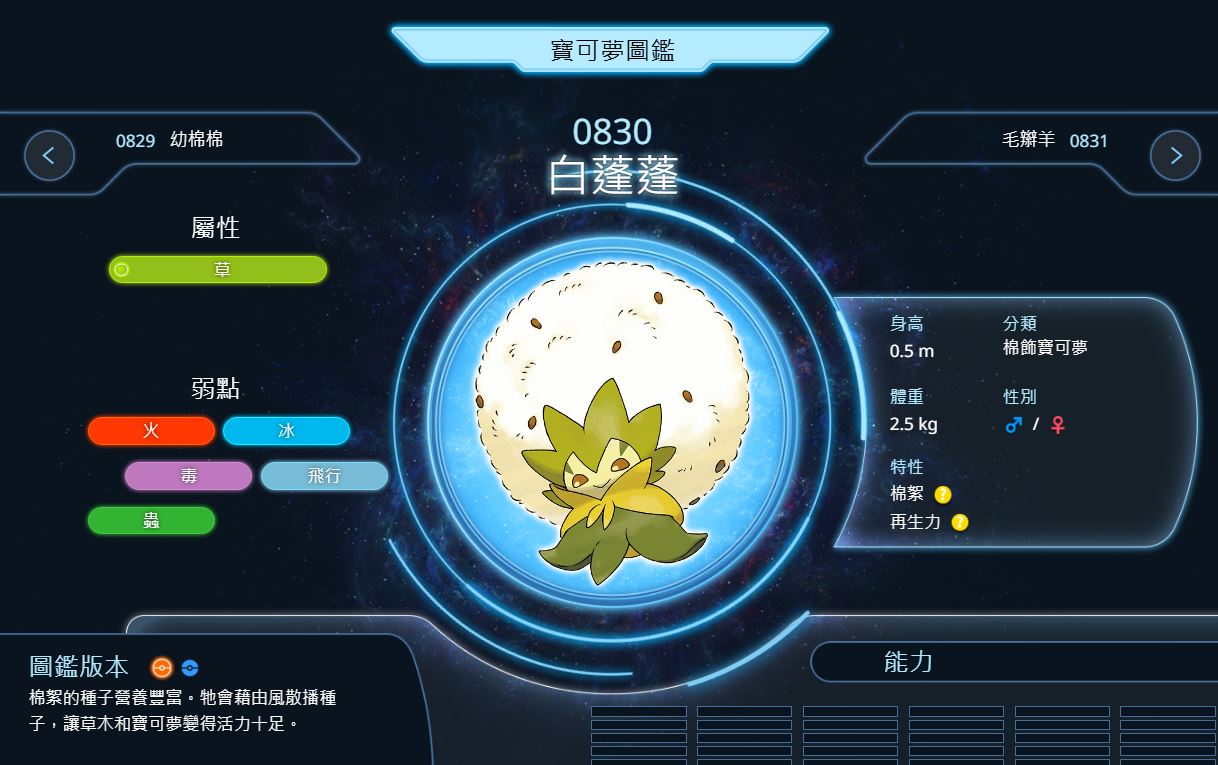The height and width of the screenshot is (765, 1218).
Task: Go to previous Pokémon 0829 幼棉棉
Action: coord(49,155)
